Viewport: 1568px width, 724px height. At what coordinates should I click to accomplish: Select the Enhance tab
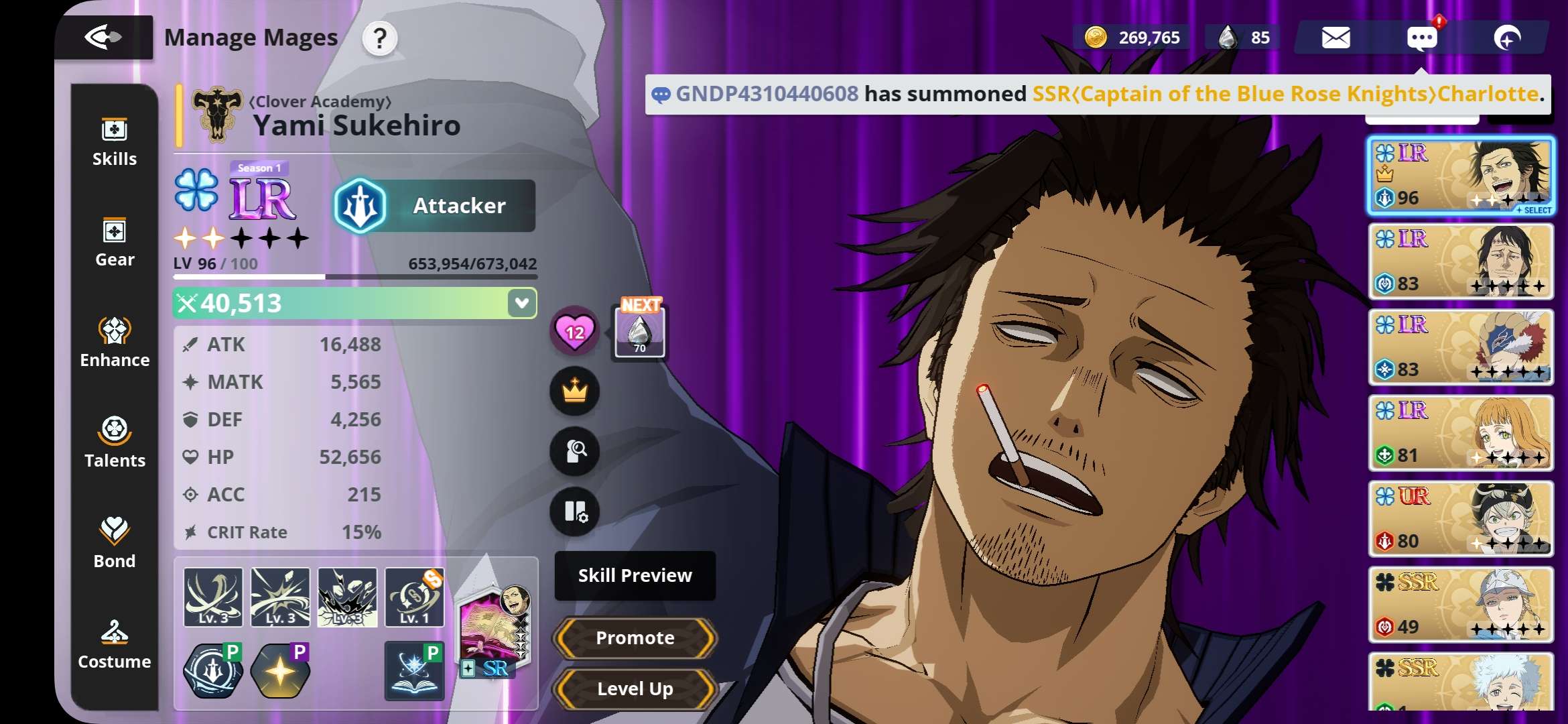(x=115, y=343)
